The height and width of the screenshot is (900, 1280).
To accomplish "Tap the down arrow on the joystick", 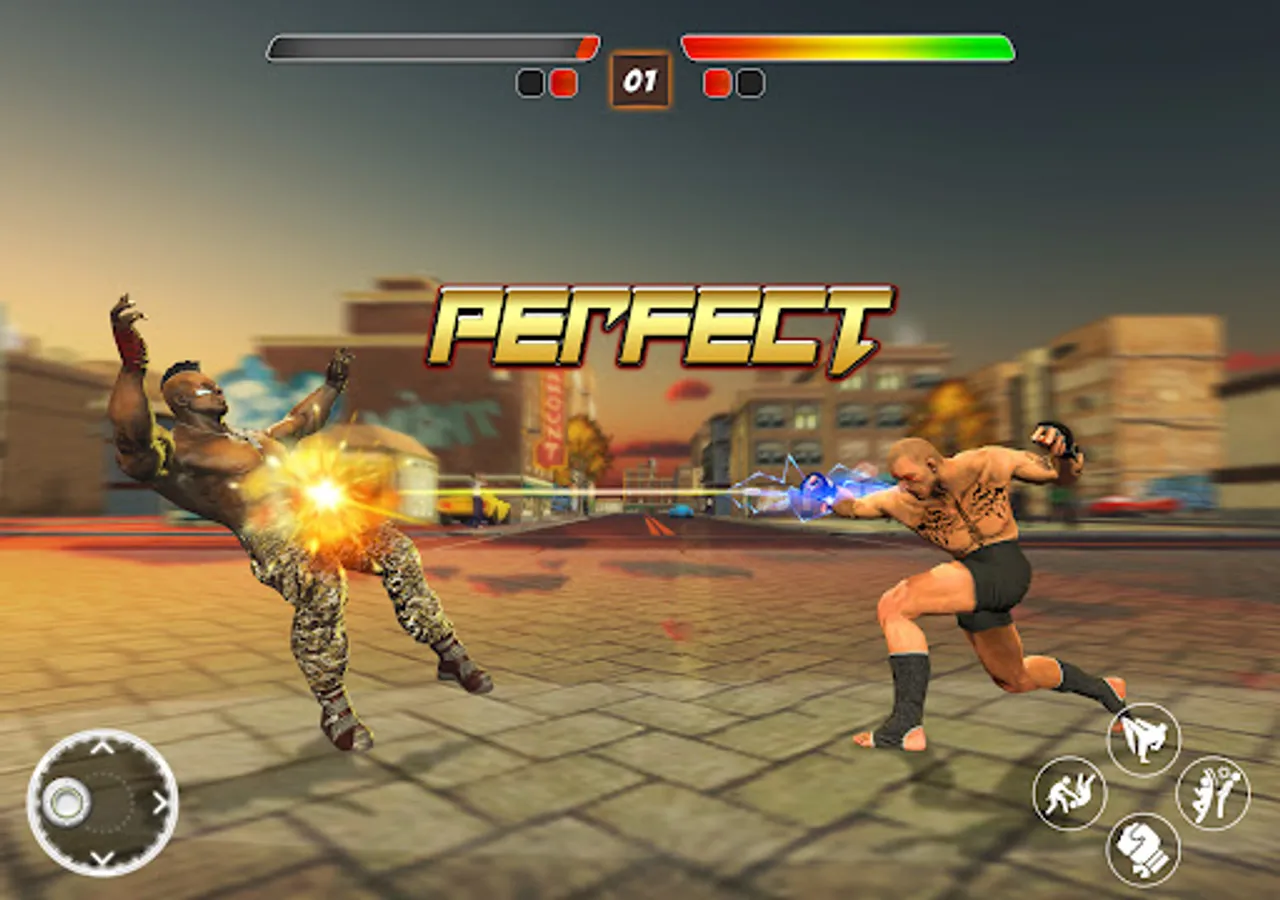I will point(100,855).
